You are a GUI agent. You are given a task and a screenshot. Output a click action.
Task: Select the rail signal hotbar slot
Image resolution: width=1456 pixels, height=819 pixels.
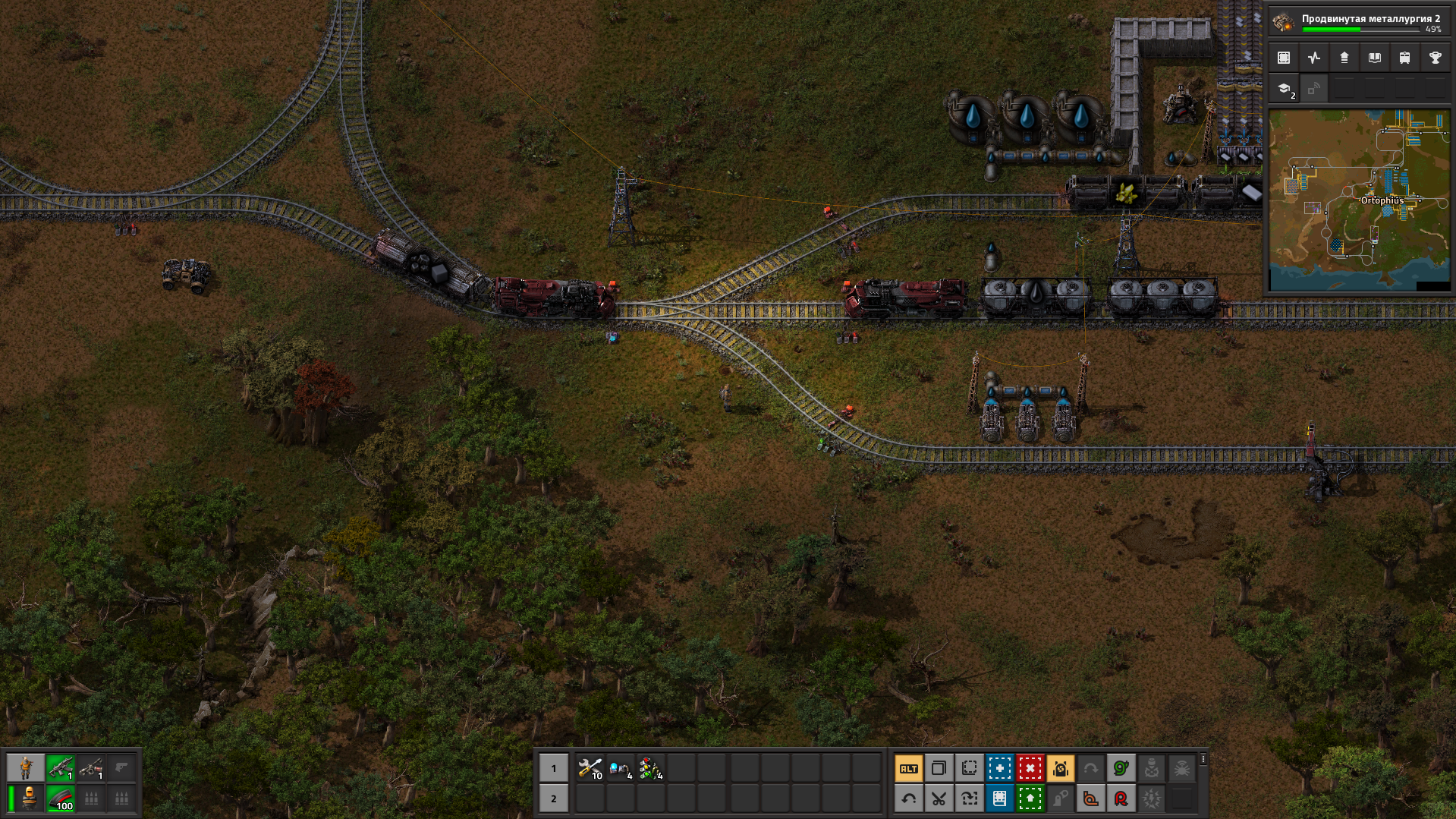(650, 769)
